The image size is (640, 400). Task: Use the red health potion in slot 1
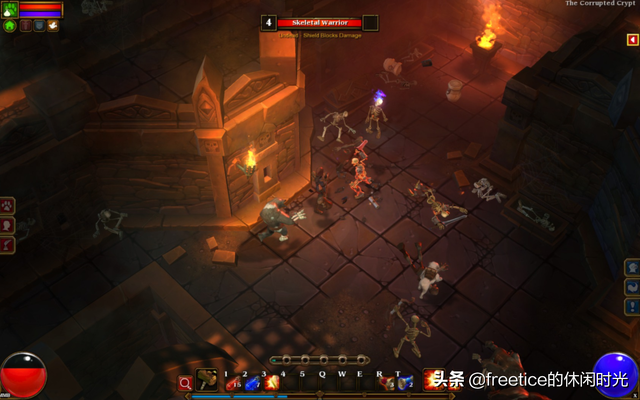(232, 382)
